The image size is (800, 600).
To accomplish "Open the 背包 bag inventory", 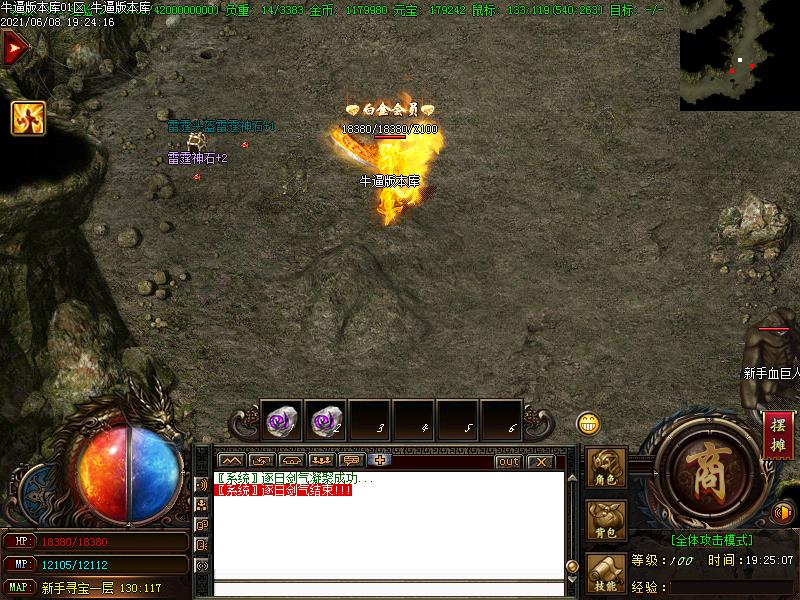I will click(x=607, y=521).
